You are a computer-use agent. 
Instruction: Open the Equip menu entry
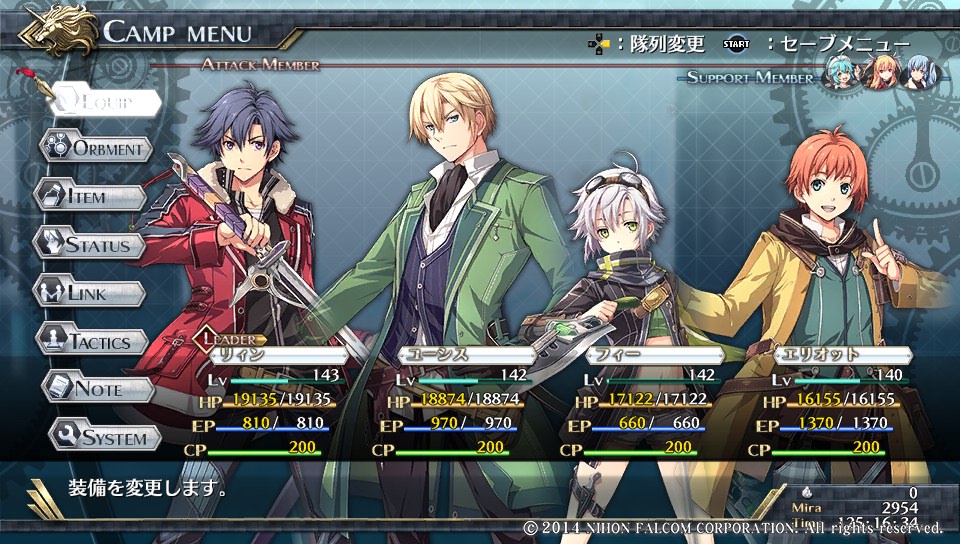click(x=100, y=102)
